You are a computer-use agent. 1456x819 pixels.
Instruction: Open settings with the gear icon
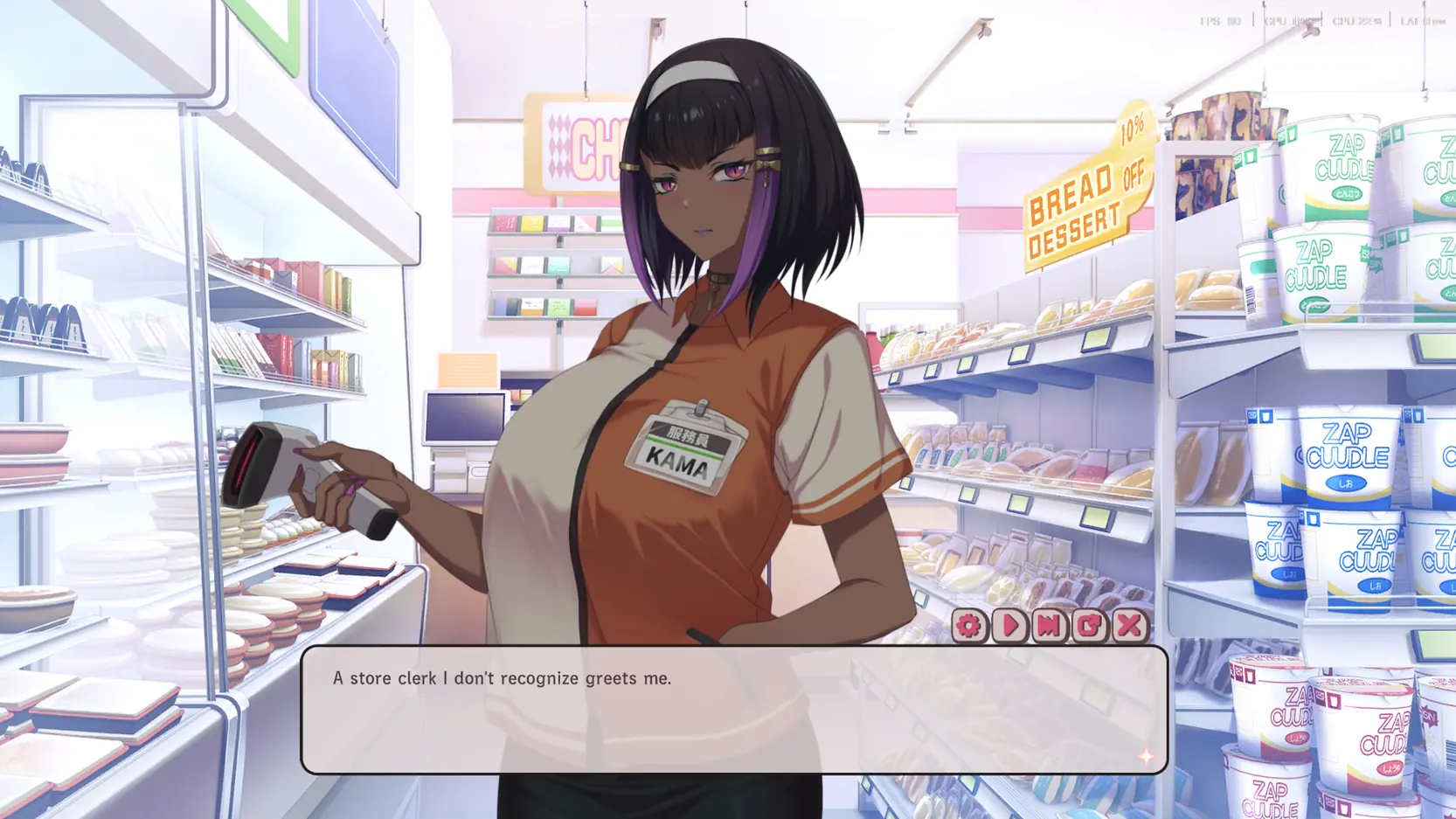click(x=968, y=626)
